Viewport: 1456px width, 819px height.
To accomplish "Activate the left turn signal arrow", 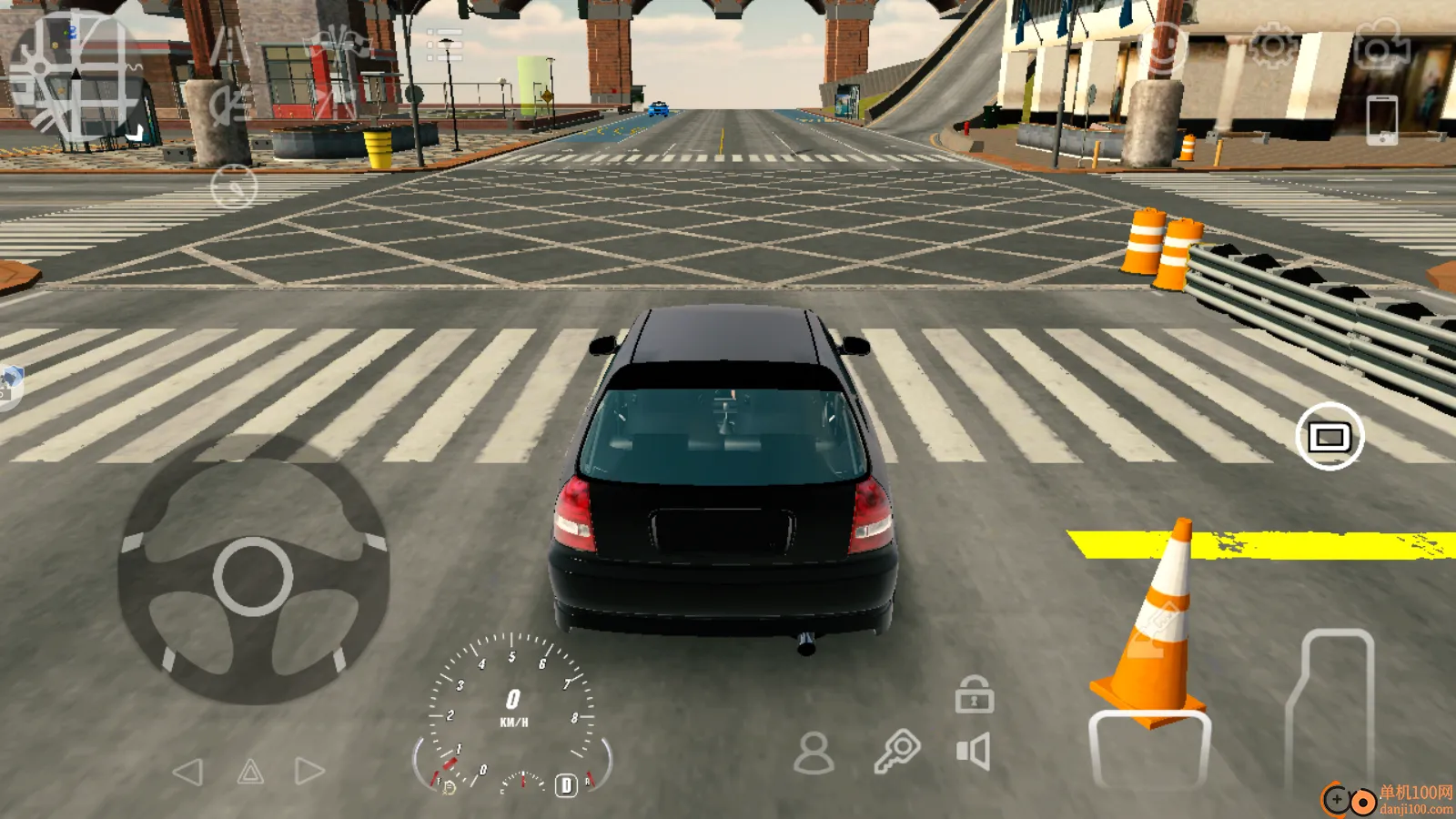I will (188, 773).
